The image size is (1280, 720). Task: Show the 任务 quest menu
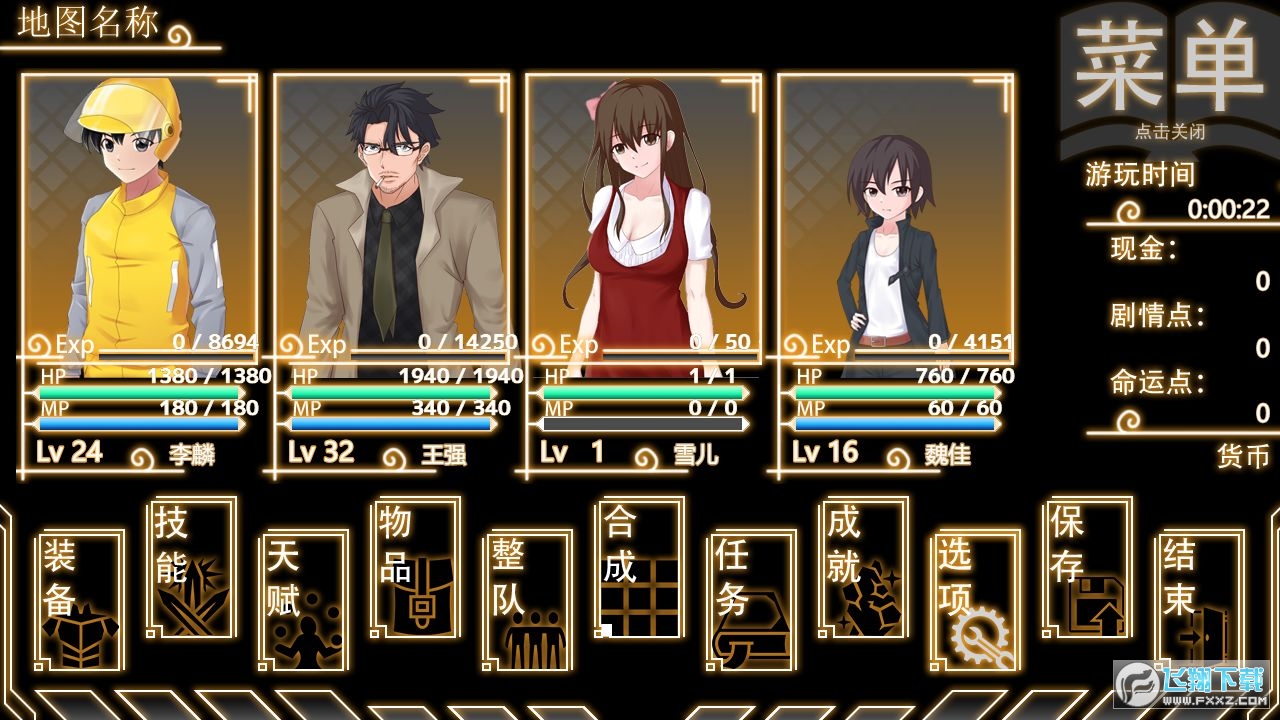tap(752, 600)
